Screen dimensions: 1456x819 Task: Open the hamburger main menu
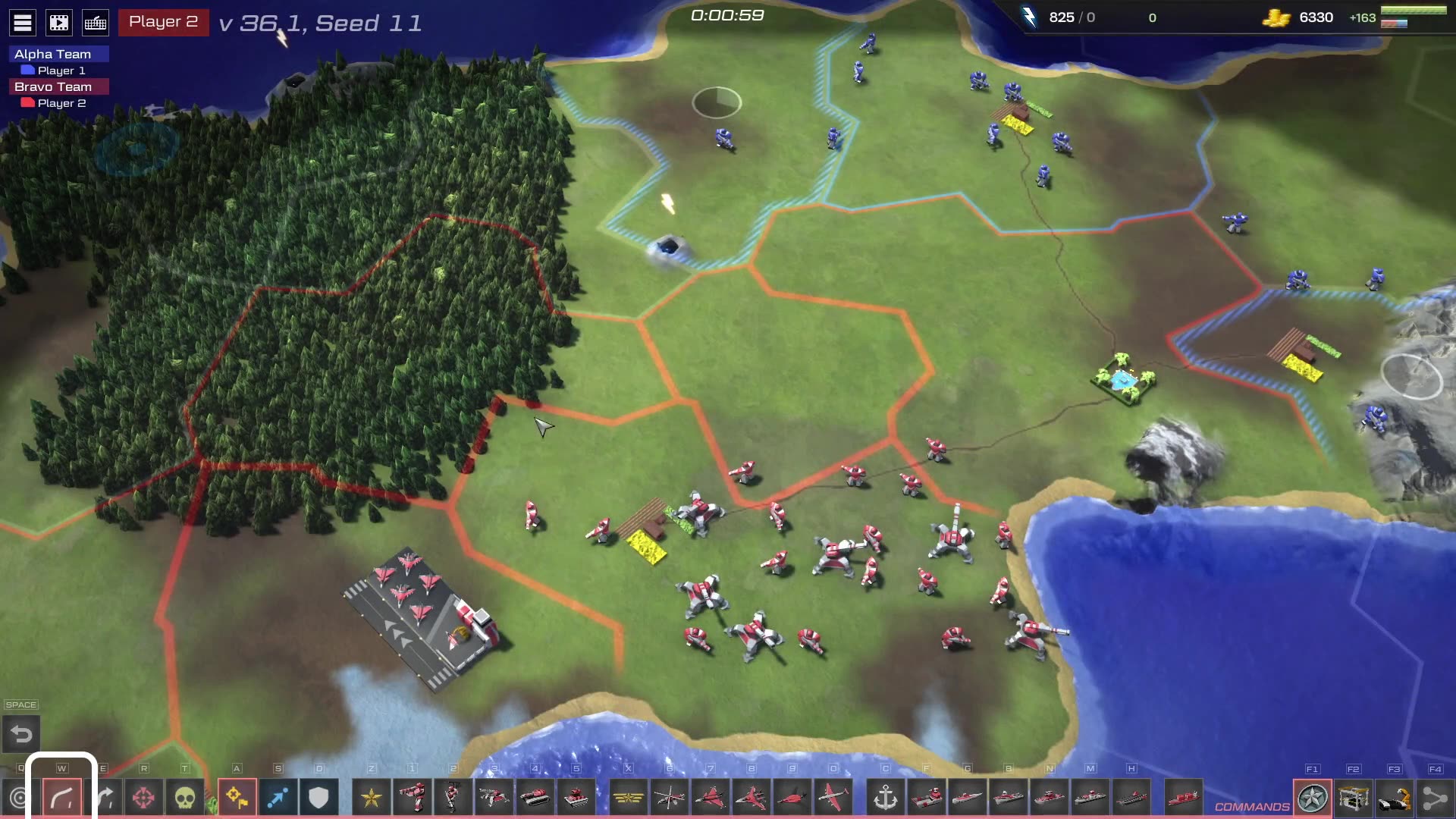23,23
